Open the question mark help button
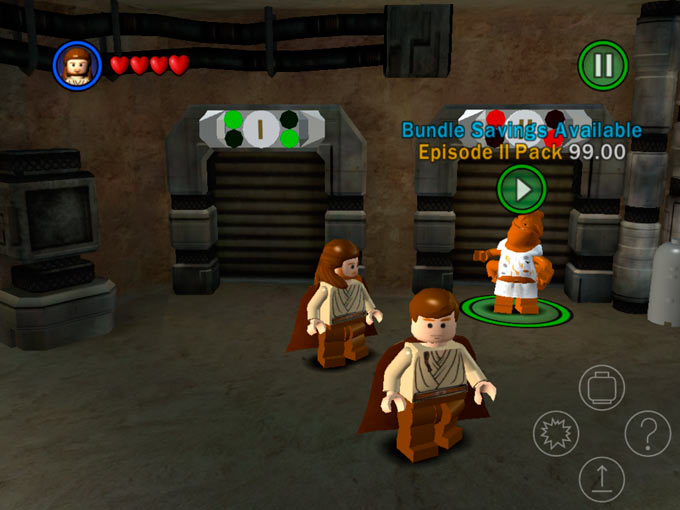This screenshot has width=680, height=510. pos(647,434)
